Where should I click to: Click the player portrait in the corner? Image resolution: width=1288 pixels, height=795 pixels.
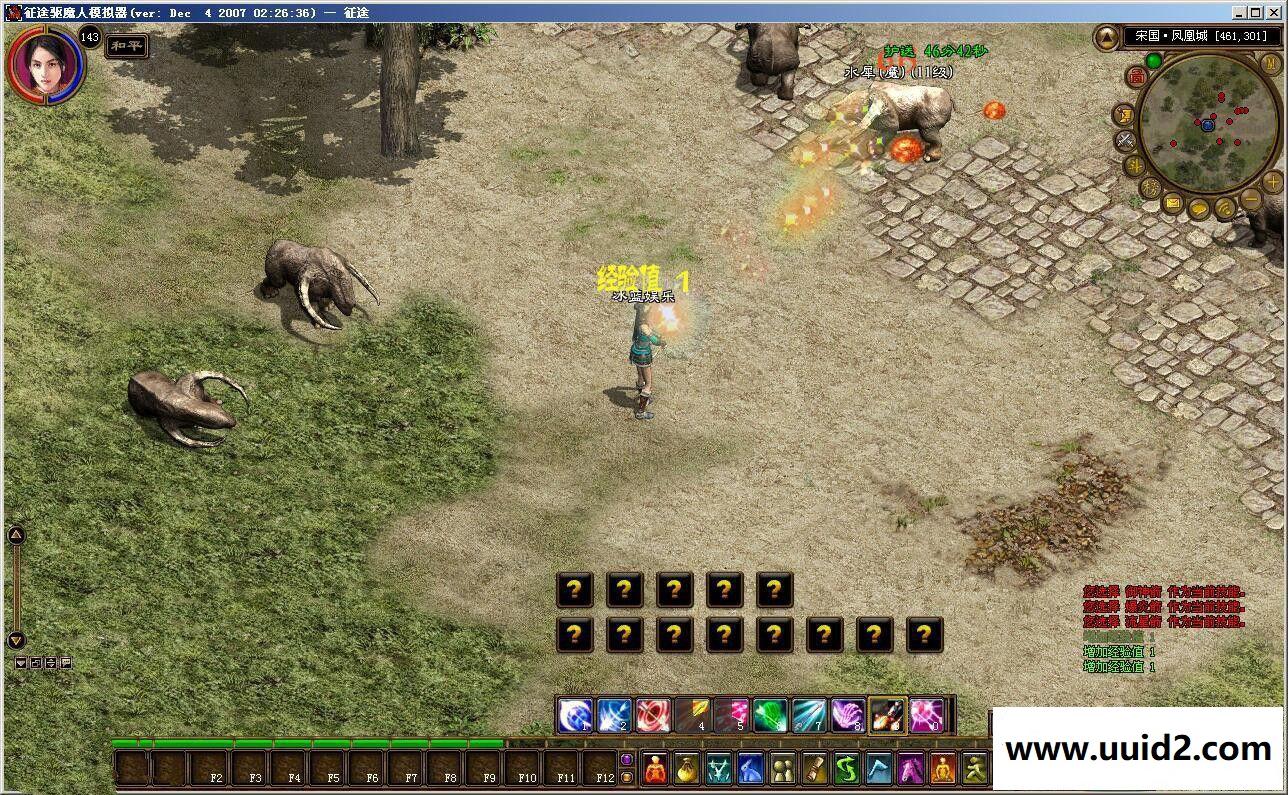tap(45, 63)
